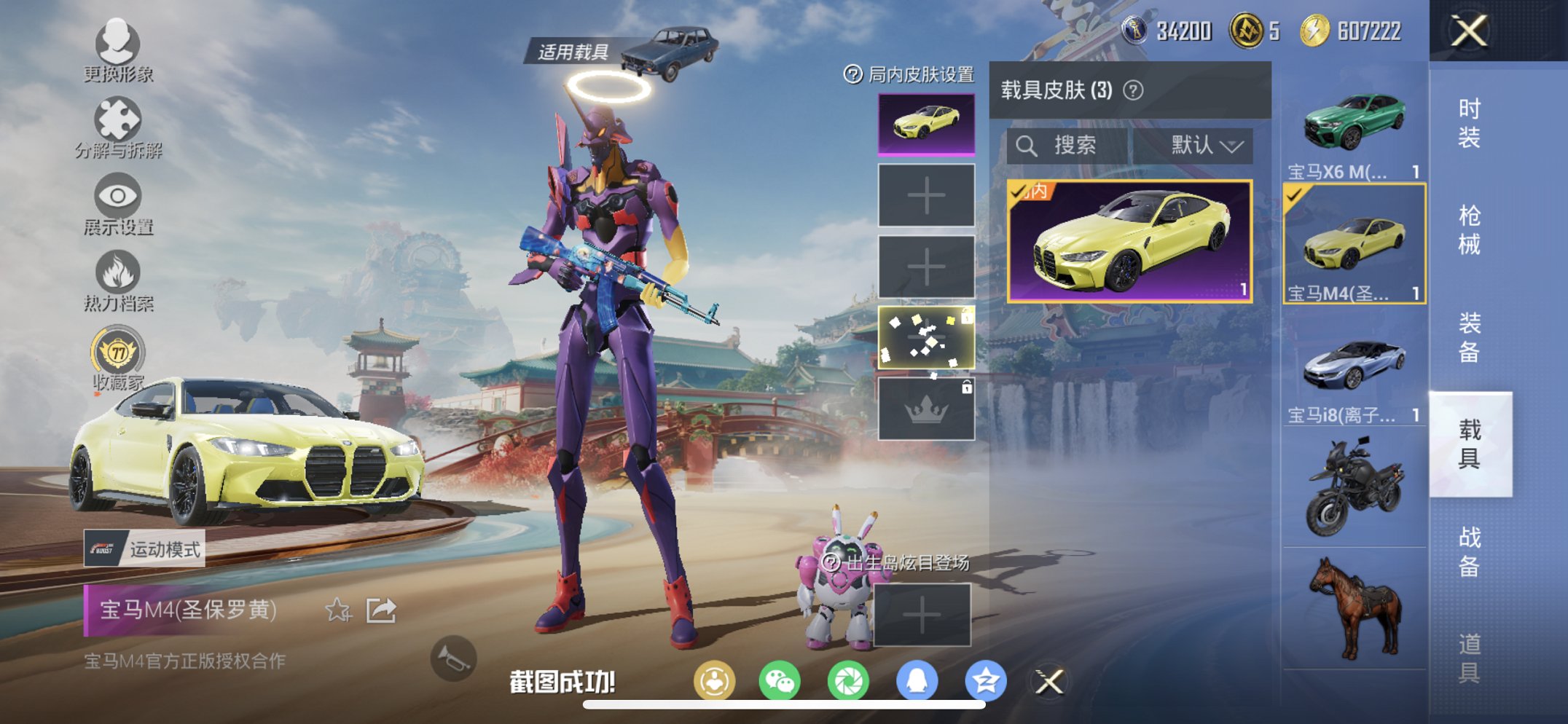Tap the 出生岛炫目登场 button
Screen dimensions: 1568x724
point(897,562)
